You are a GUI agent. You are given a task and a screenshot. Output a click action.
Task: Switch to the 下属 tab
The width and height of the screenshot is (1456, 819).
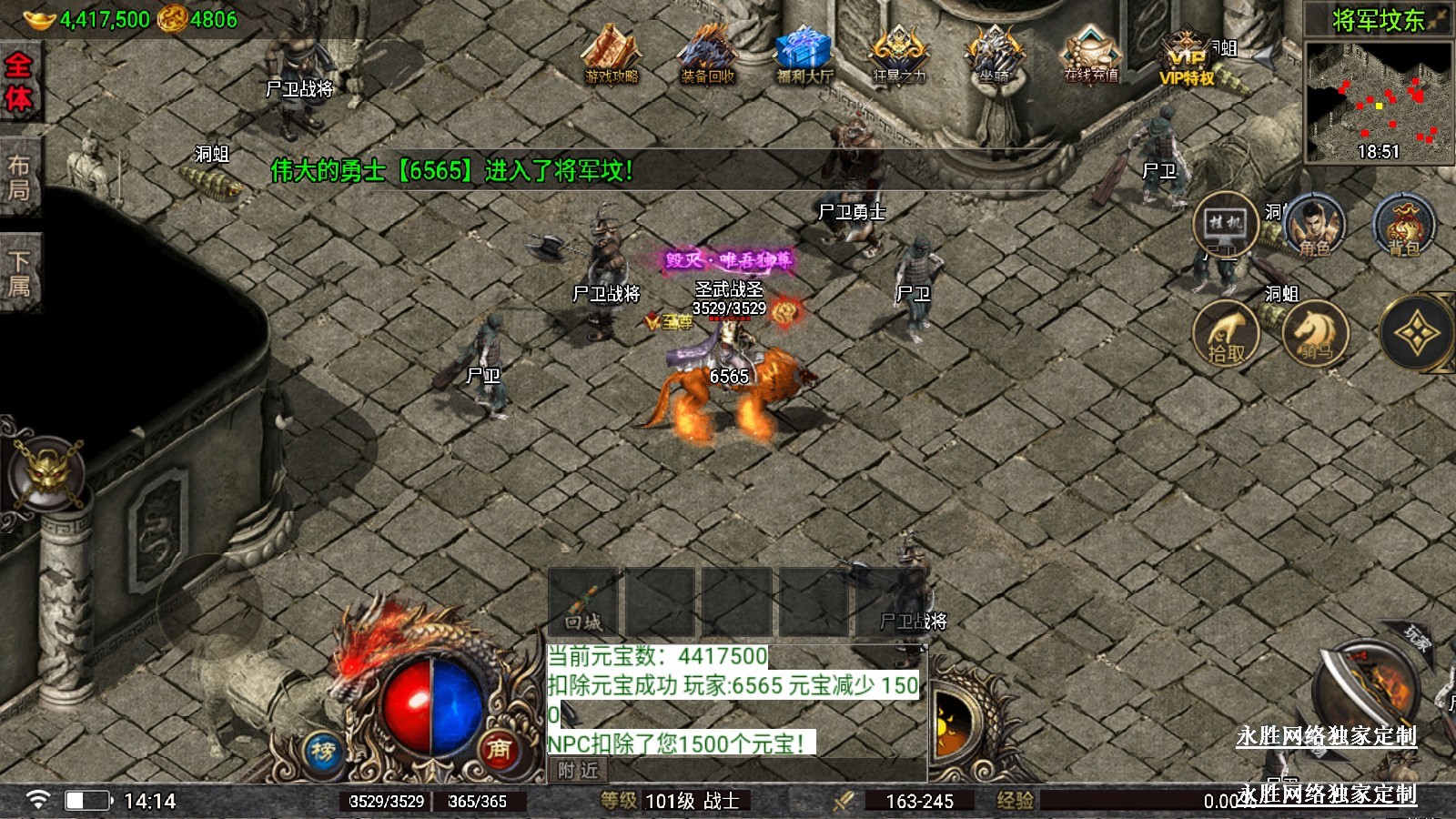(19, 273)
